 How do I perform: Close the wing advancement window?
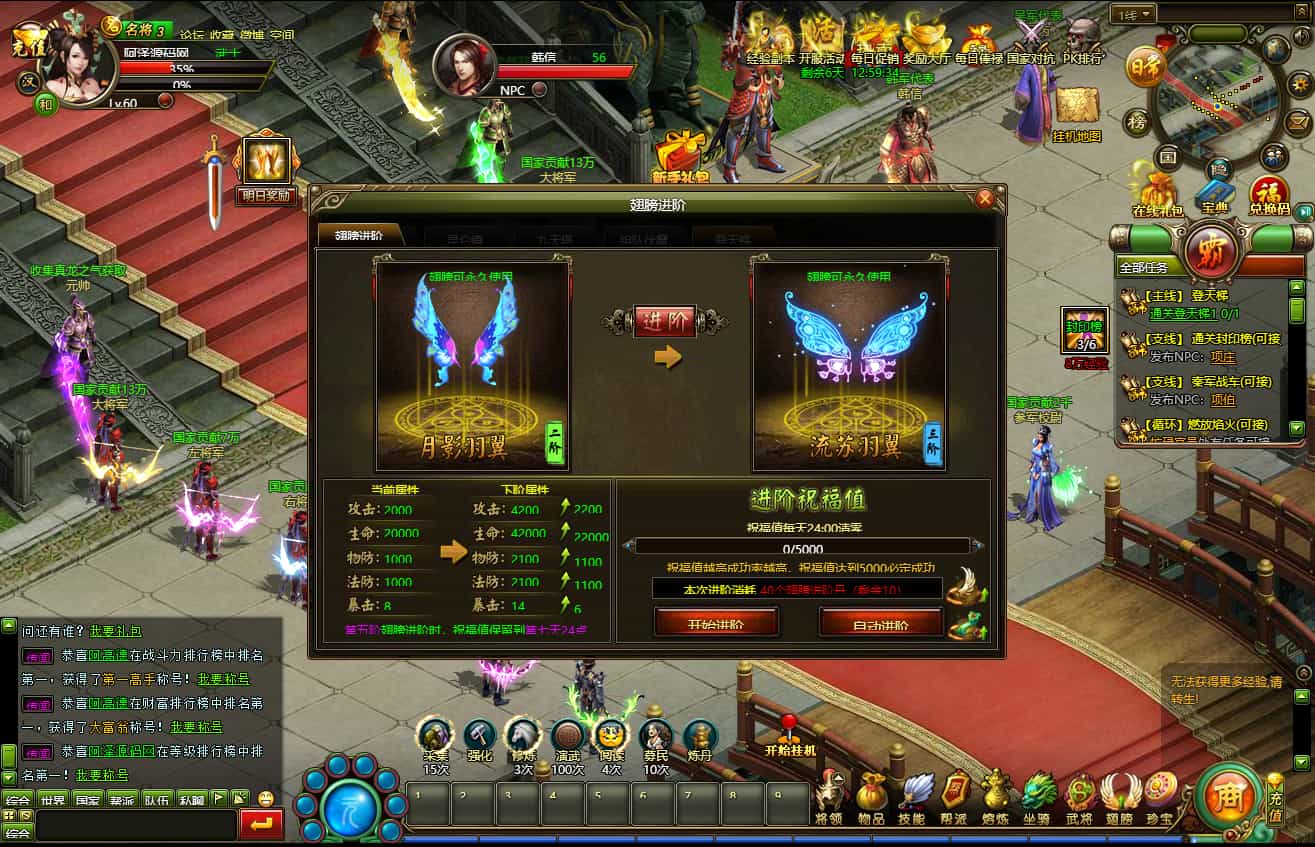985,198
